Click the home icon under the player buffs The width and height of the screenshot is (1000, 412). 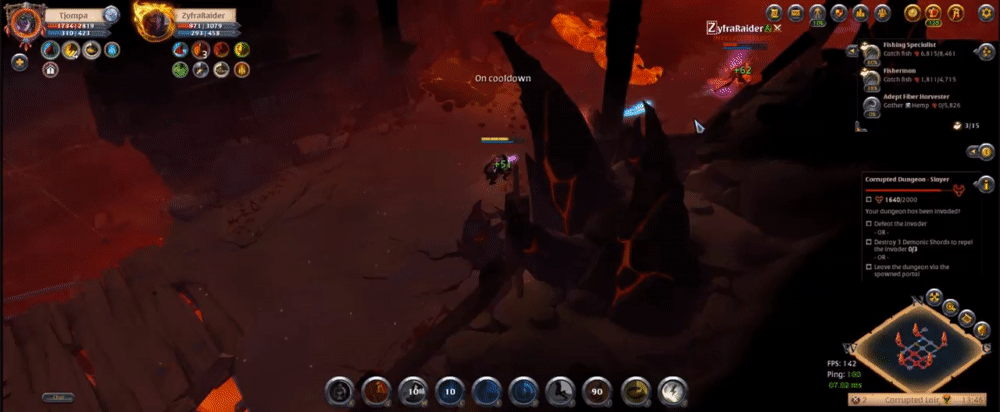[x=49, y=70]
